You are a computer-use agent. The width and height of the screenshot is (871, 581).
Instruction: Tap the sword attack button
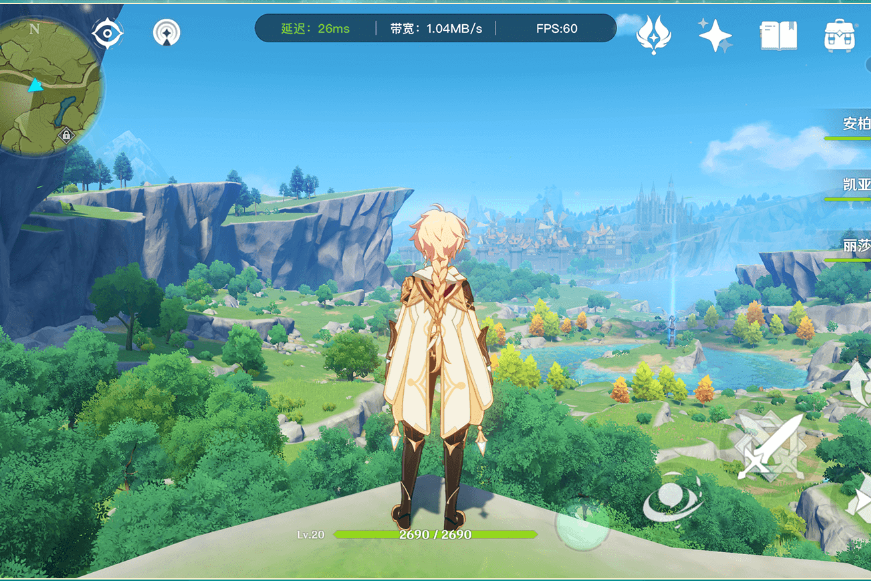click(x=769, y=447)
